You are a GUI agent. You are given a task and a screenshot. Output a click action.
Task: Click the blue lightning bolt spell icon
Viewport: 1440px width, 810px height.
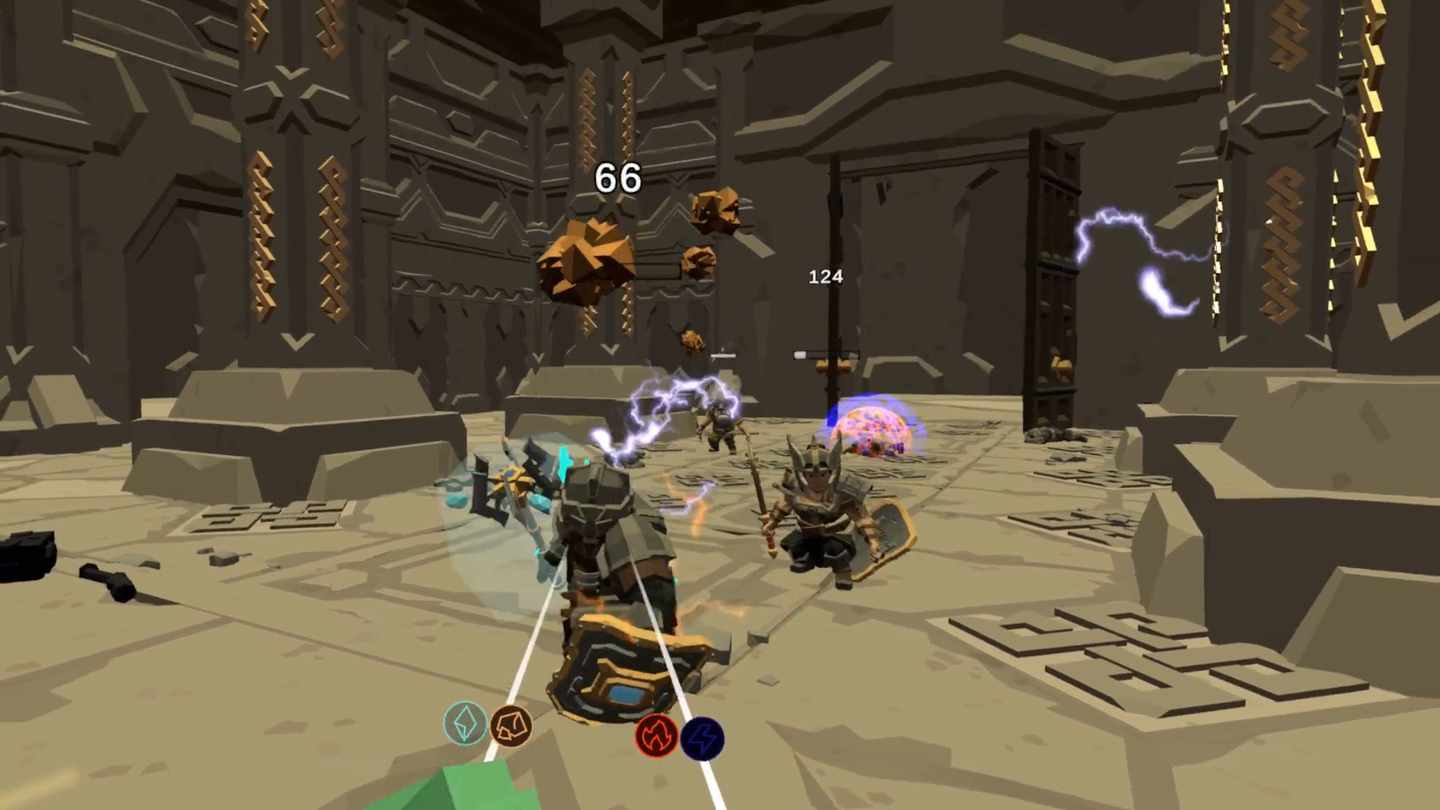click(x=702, y=739)
